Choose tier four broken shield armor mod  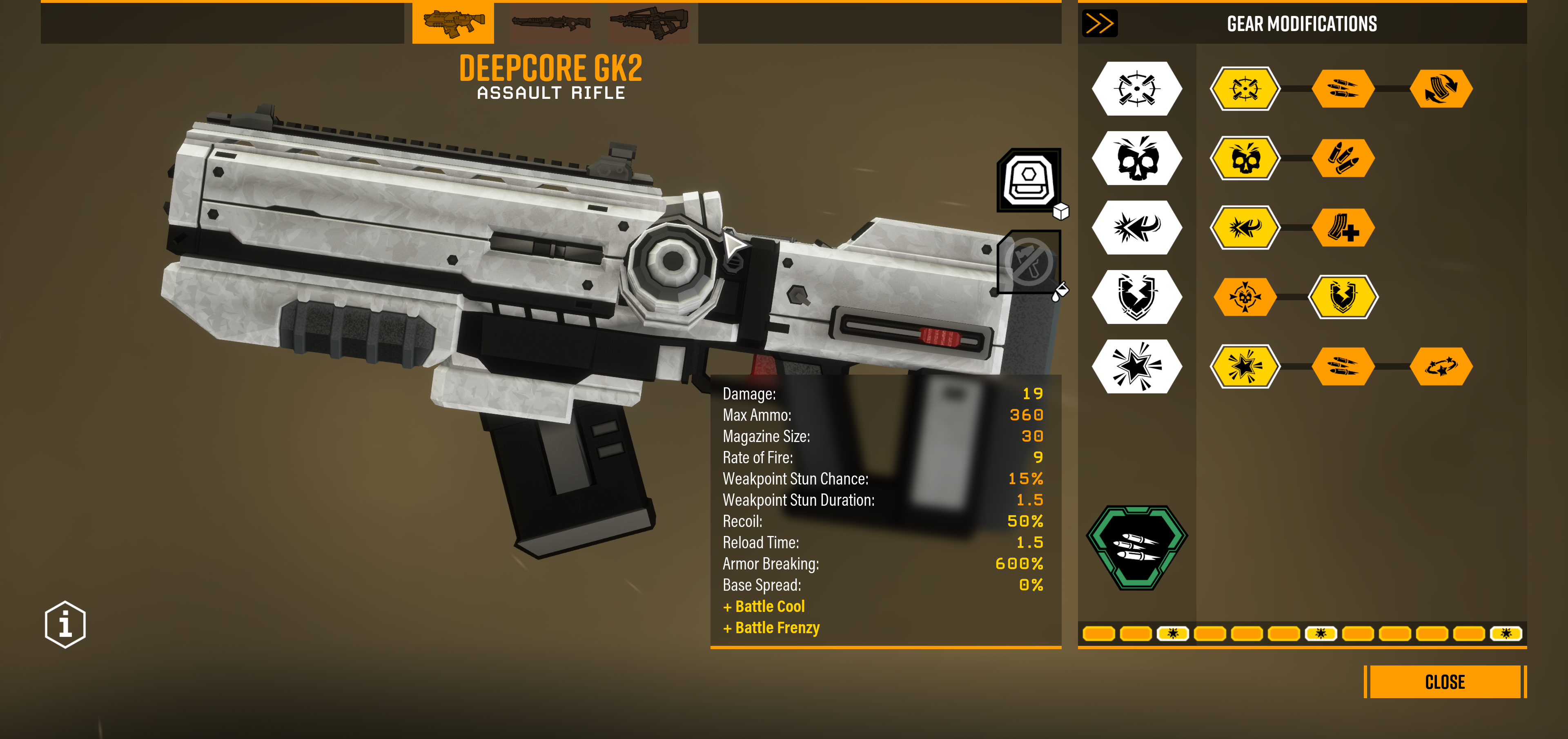[x=1343, y=297]
